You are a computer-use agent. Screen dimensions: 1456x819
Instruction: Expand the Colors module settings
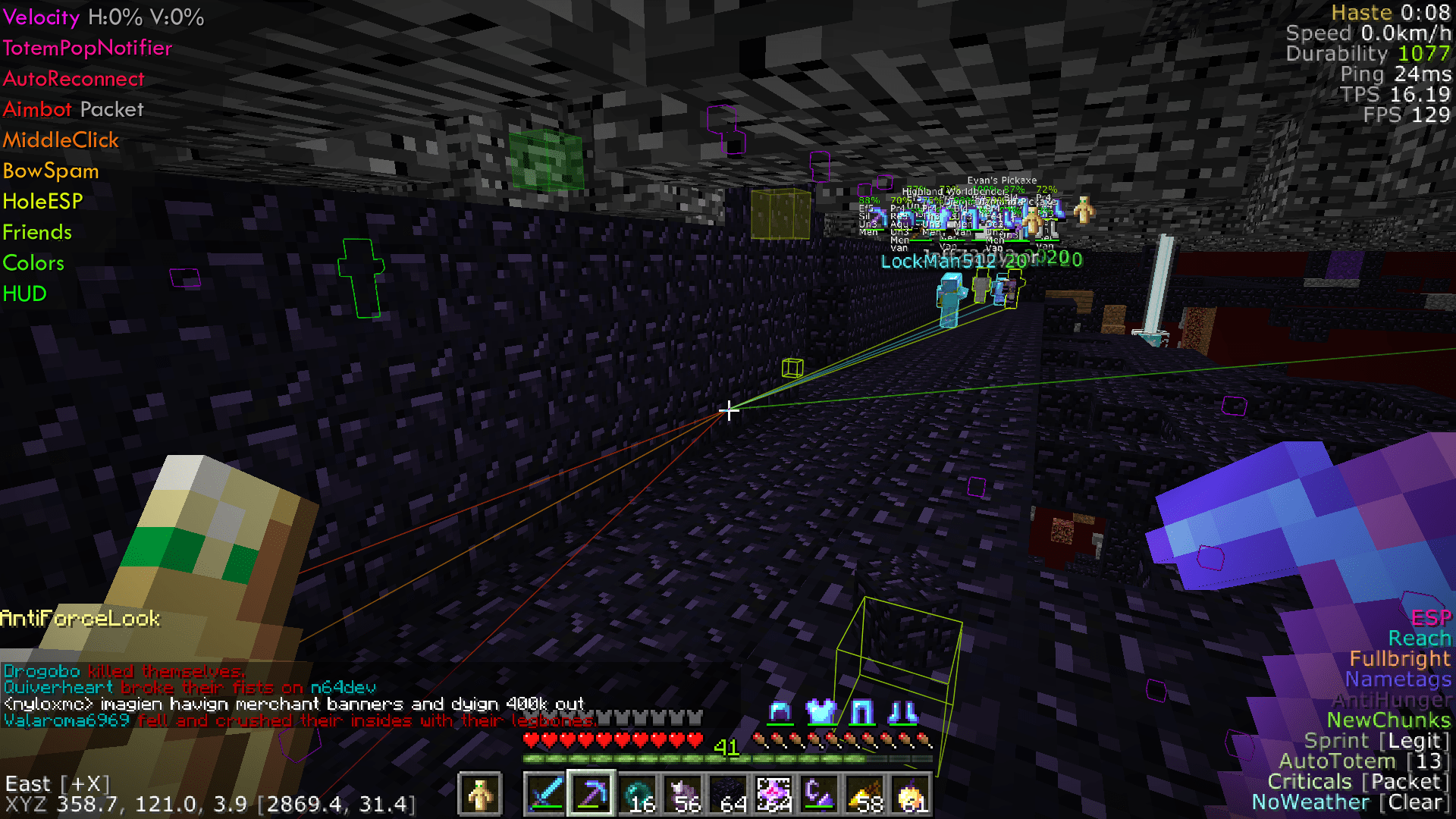[33, 262]
